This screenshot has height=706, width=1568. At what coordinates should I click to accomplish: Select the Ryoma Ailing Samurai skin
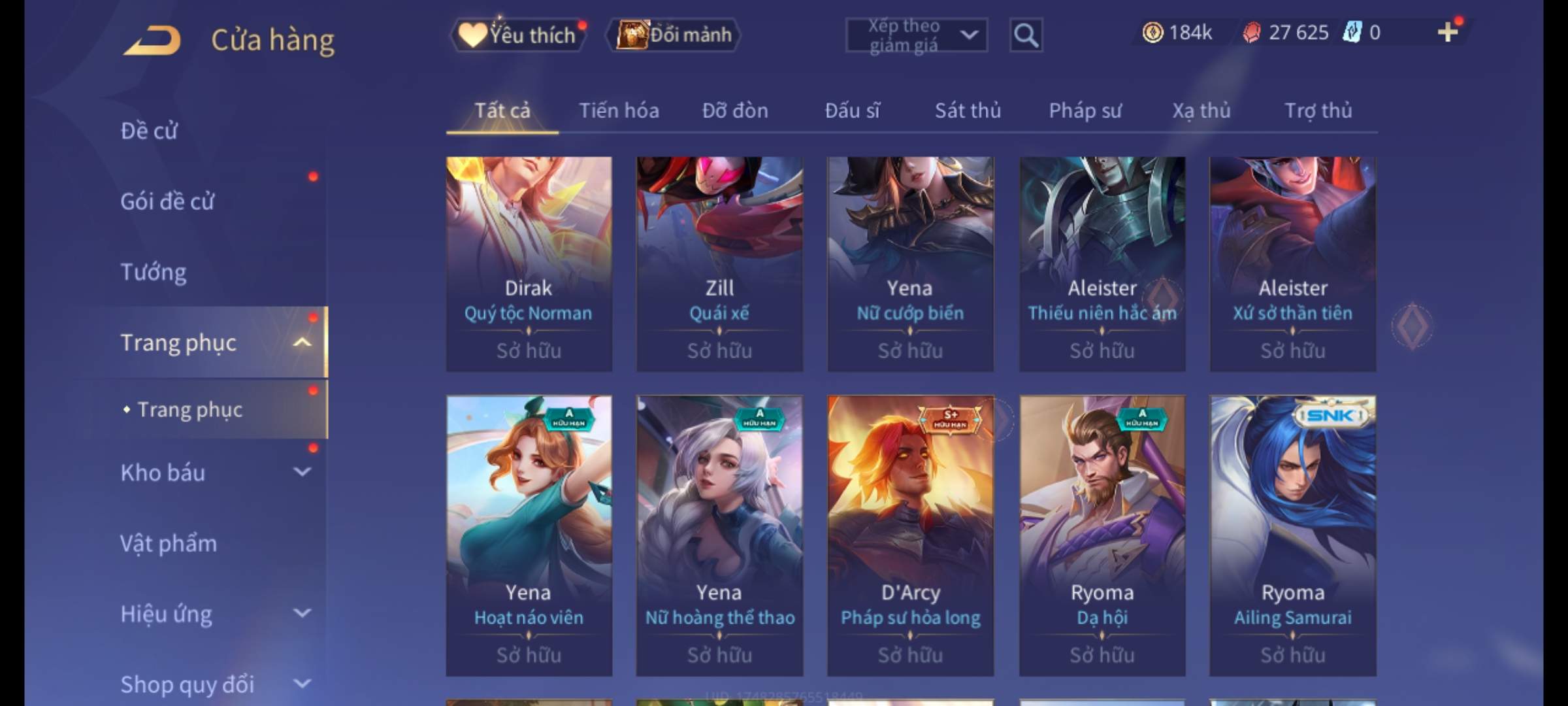[1292, 535]
